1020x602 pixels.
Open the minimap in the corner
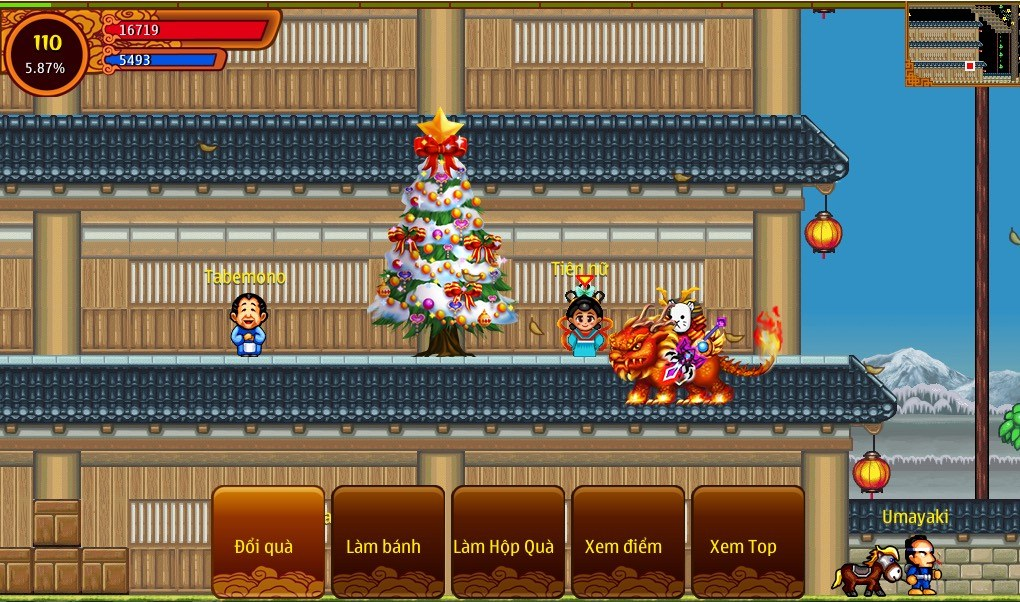tap(962, 44)
